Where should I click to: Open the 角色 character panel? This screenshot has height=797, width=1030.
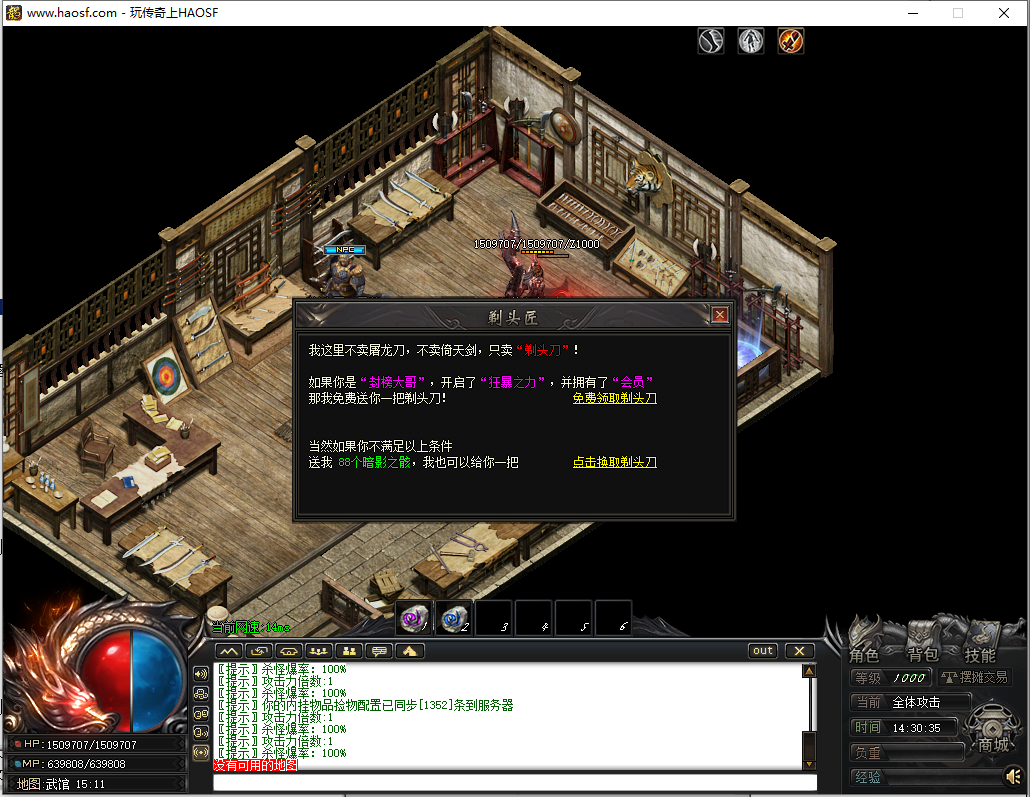pyautogui.click(x=864, y=655)
